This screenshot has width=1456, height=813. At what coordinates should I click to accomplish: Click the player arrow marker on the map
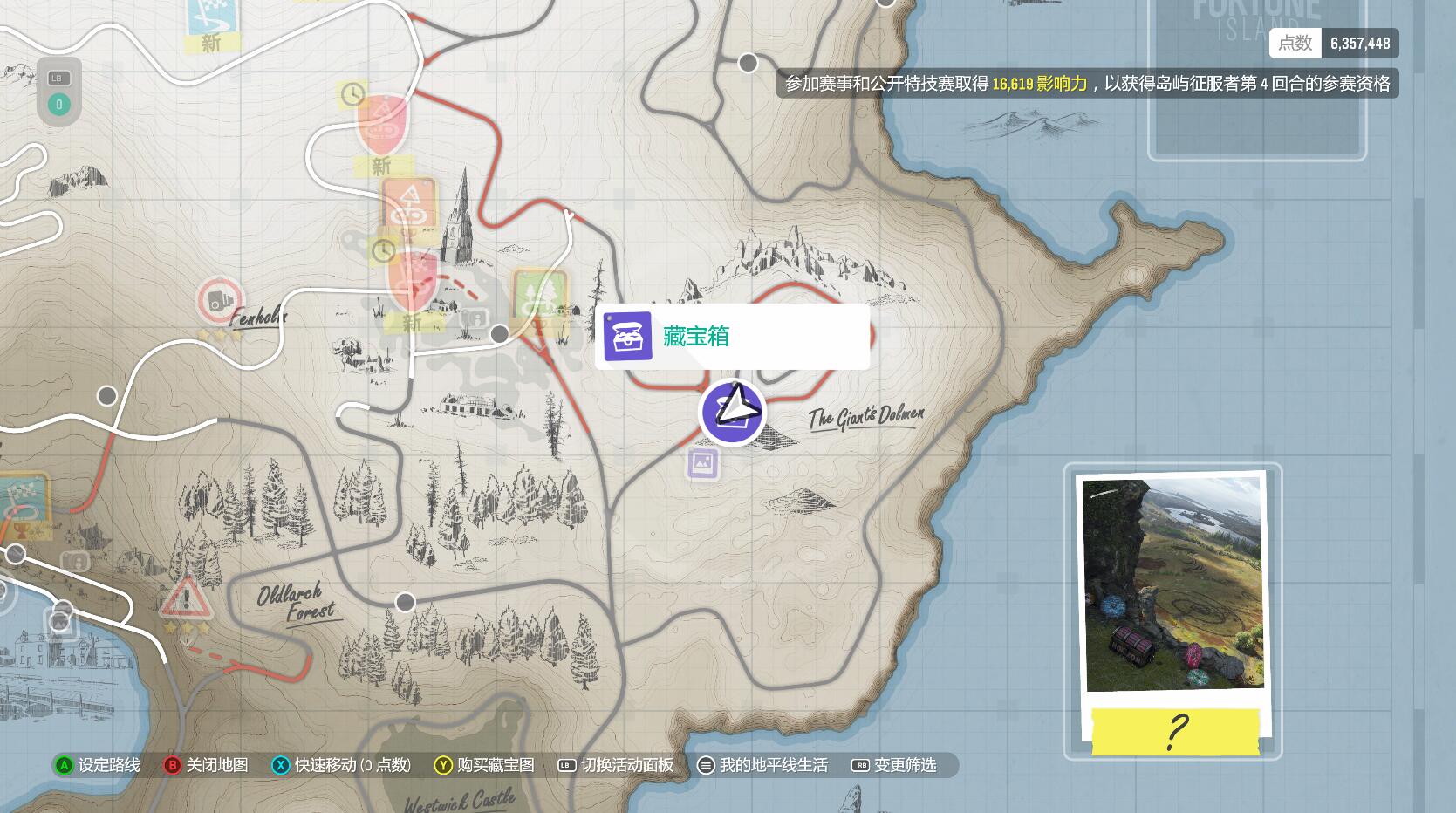733,411
